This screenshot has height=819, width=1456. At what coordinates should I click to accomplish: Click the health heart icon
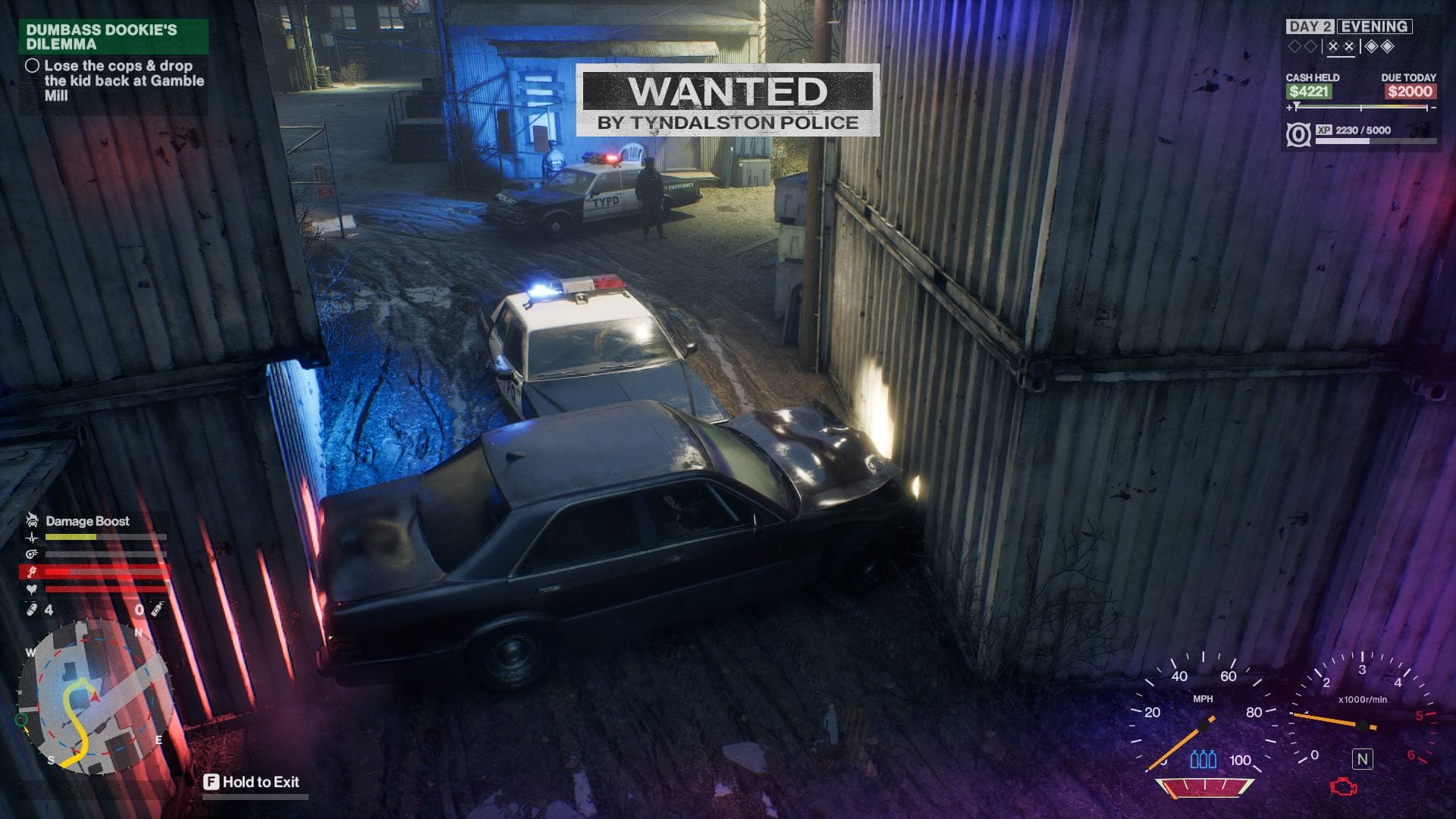[30, 588]
